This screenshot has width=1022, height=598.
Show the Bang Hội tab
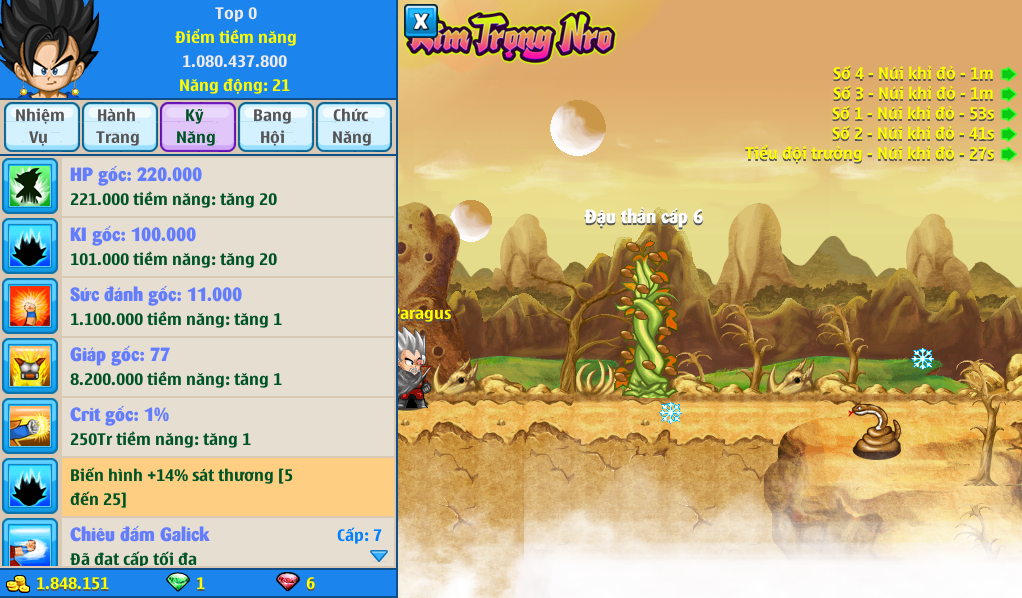(275, 126)
